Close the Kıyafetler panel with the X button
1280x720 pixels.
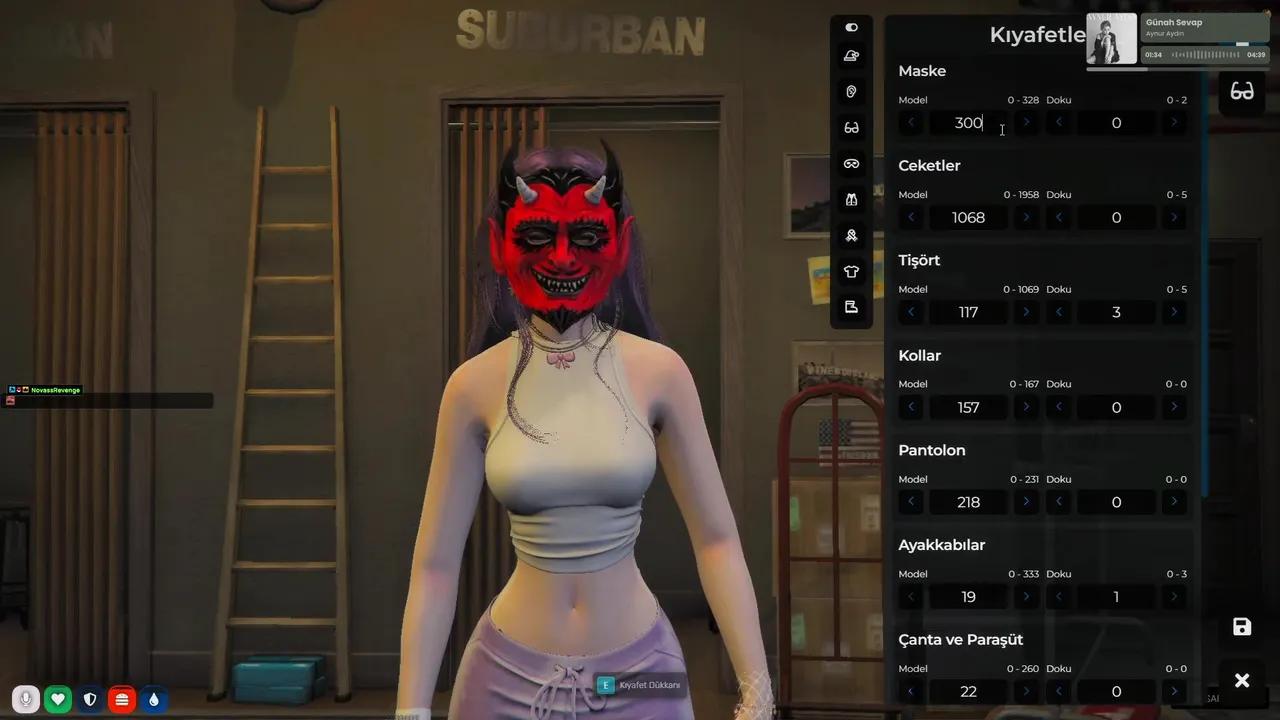pyautogui.click(x=1242, y=680)
